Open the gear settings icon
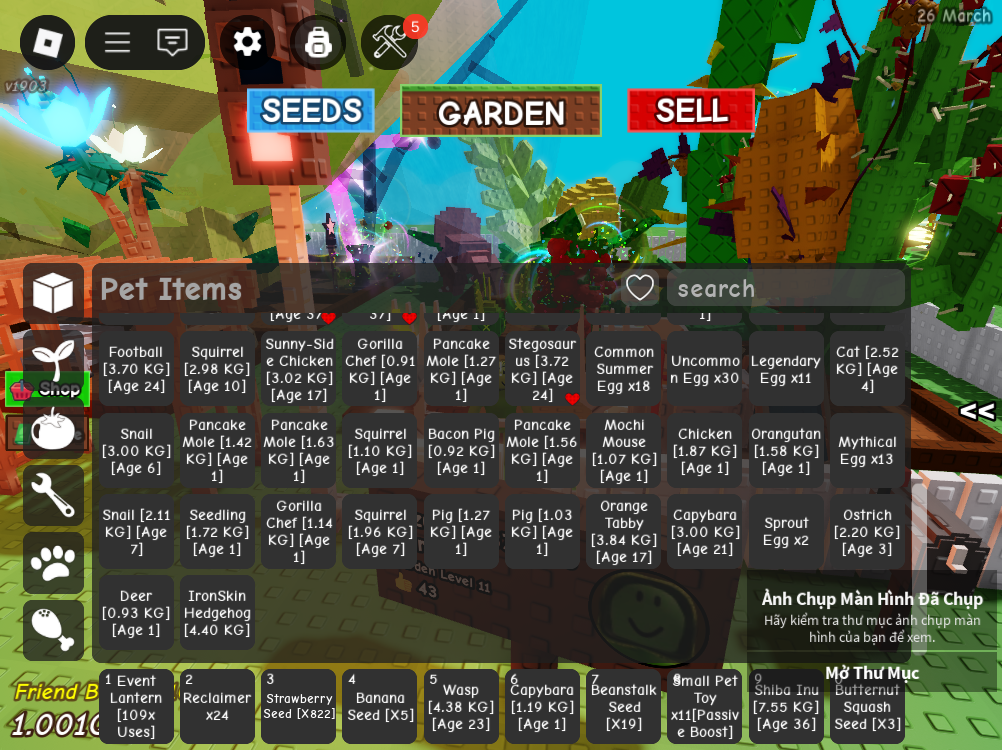1002x750 pixels. tap(247, 42)
